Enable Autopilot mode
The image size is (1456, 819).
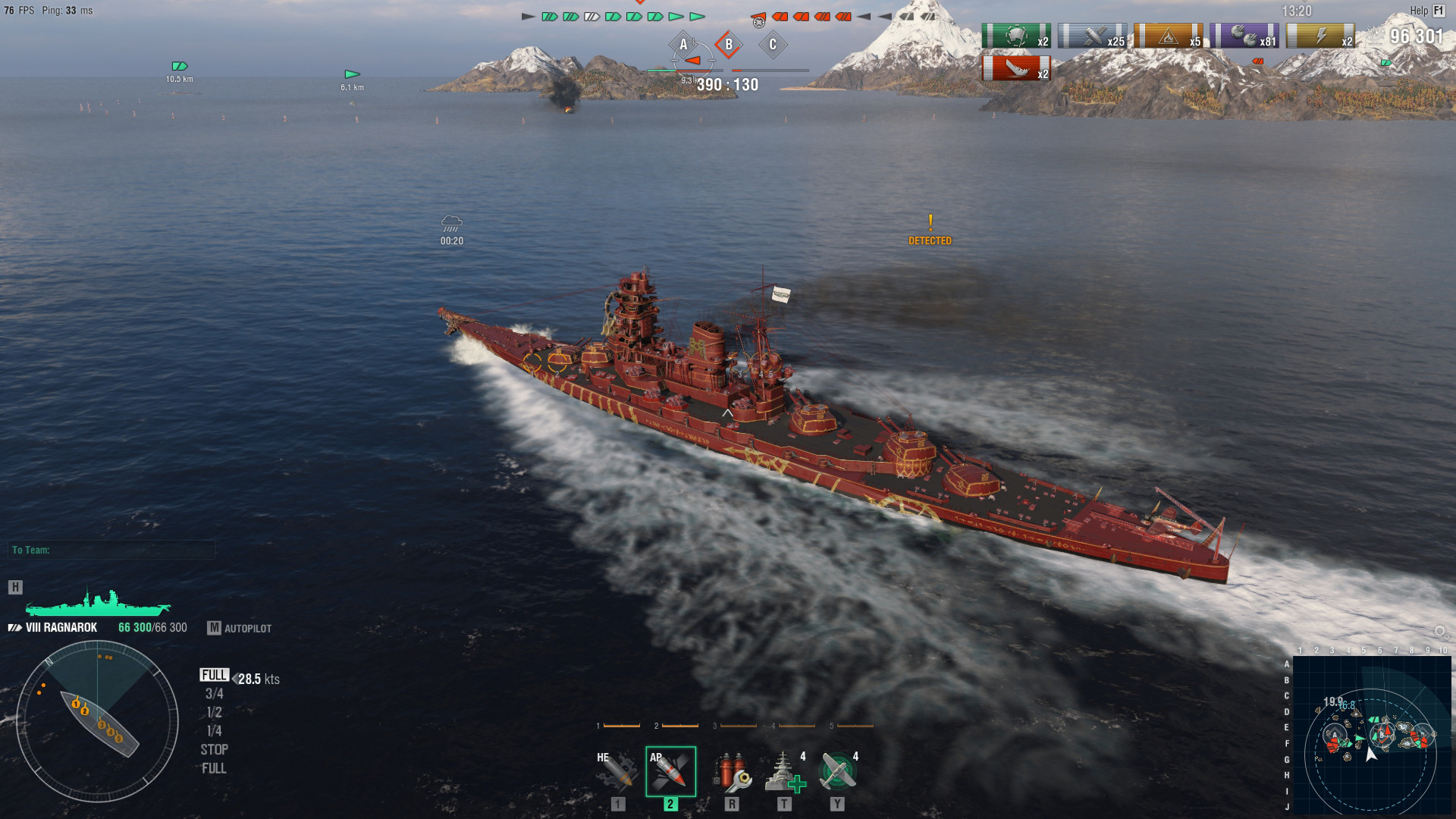(240, 628)
